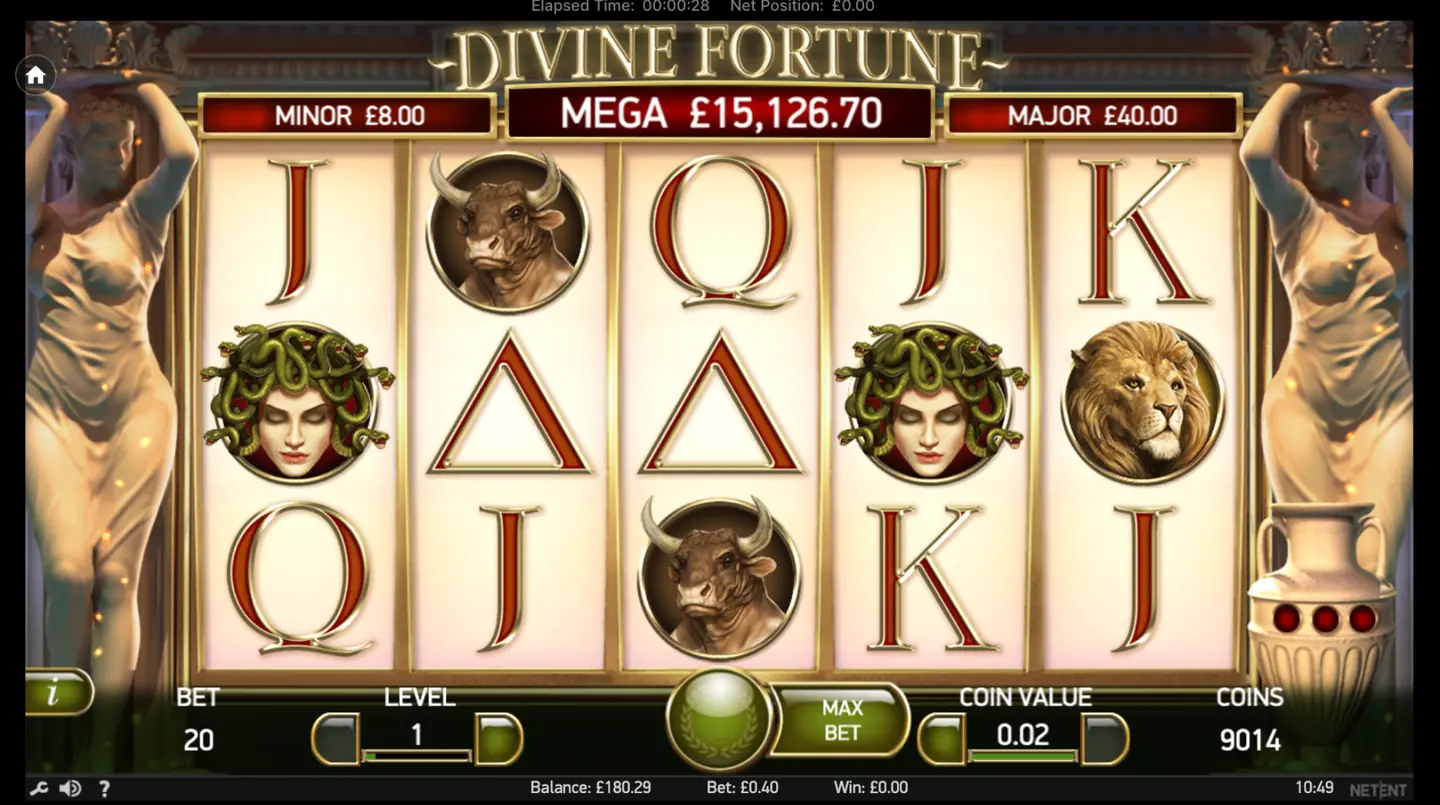Click the MEGA jackpot banner
This screenshot has height=805, width=1440.
click(x=719, y=113)
